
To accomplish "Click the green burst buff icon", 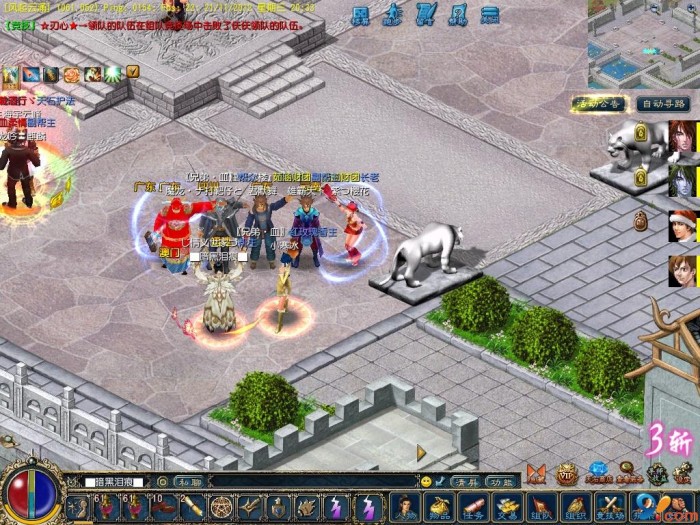I will click(113, 73).
